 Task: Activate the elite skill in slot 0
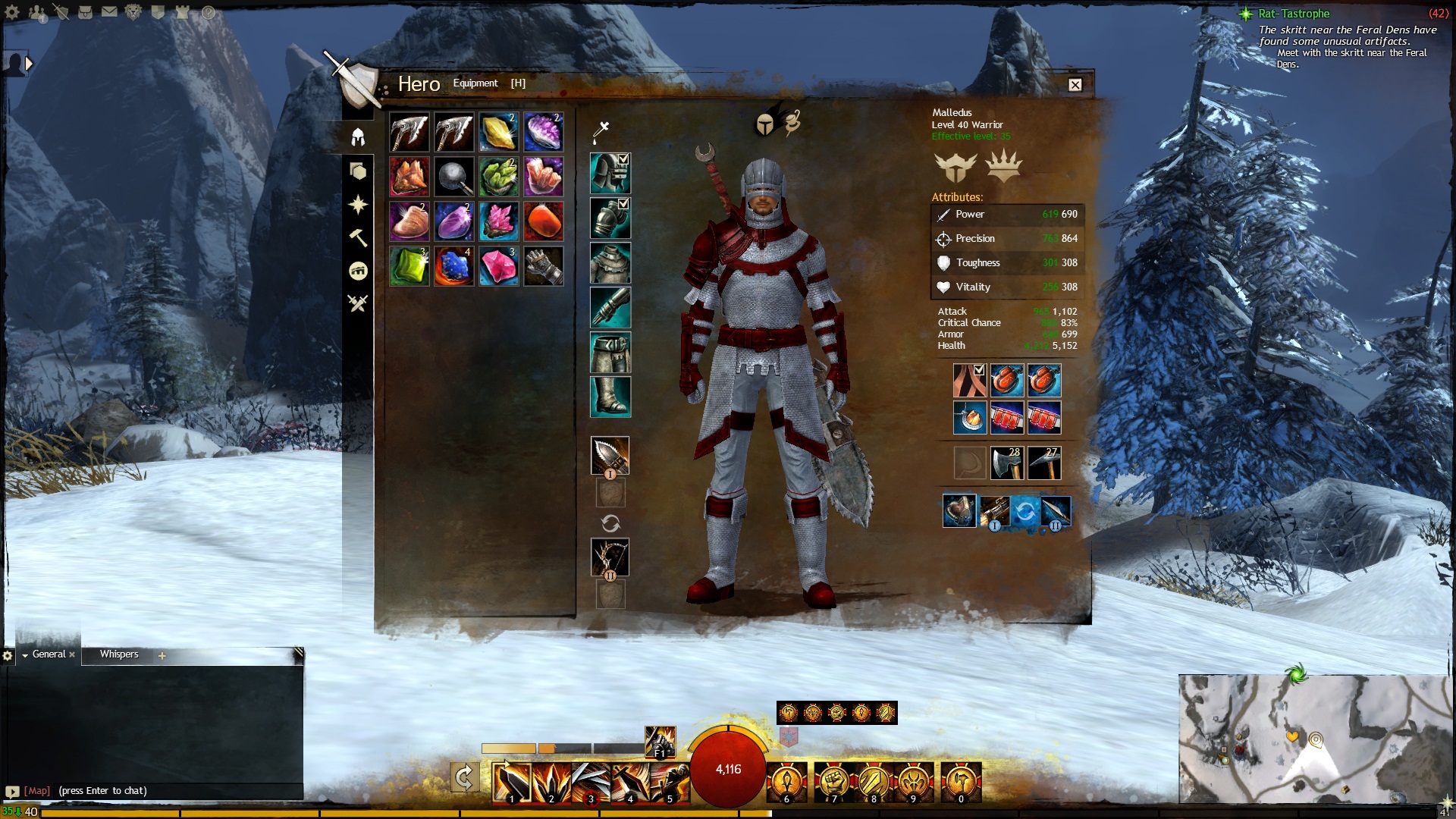point(961,783)
